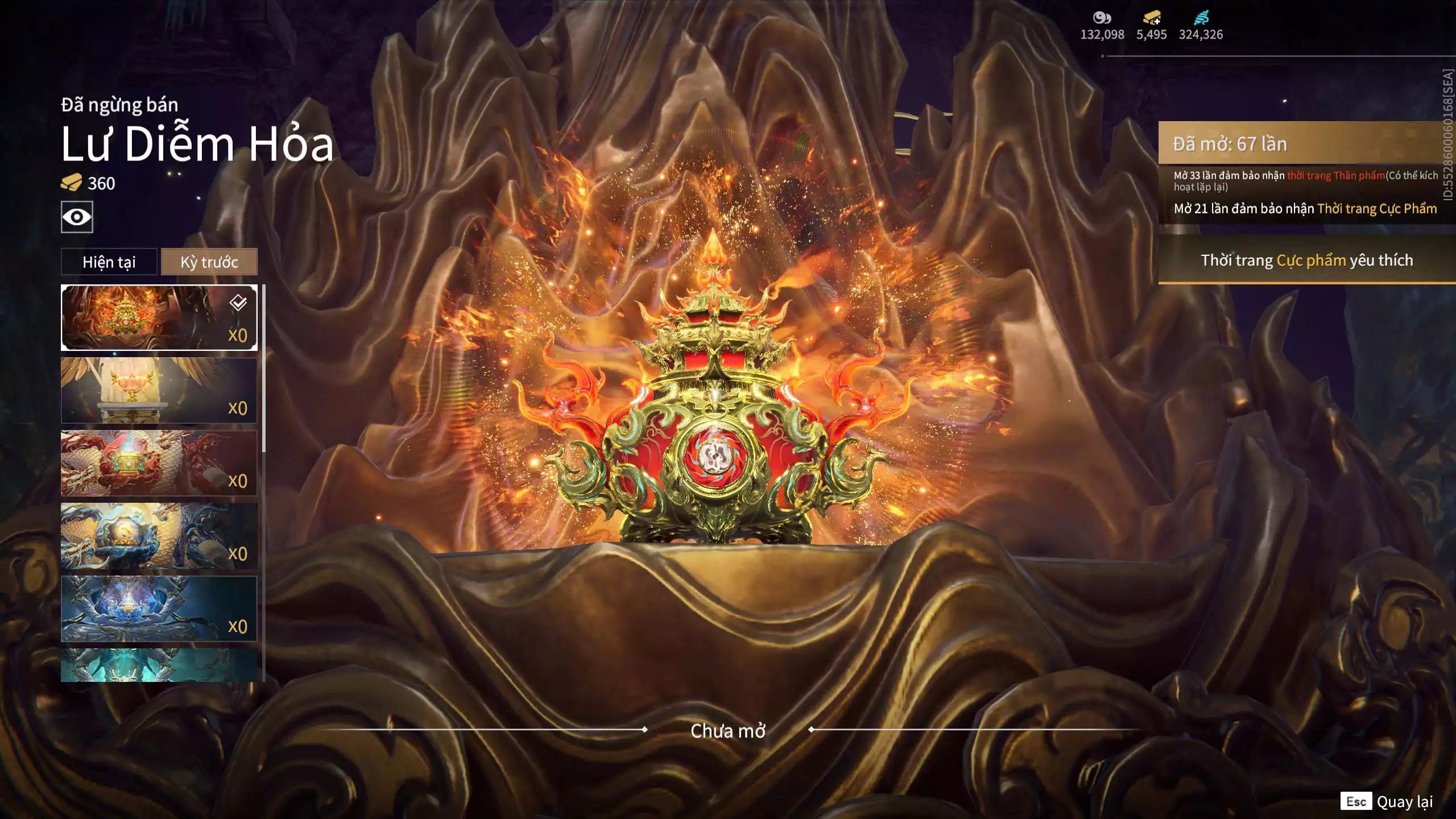Choose the golden winged chalice chest thumbnail
The height and width of the screenshot is (819, 1456).
pos(159,390)
